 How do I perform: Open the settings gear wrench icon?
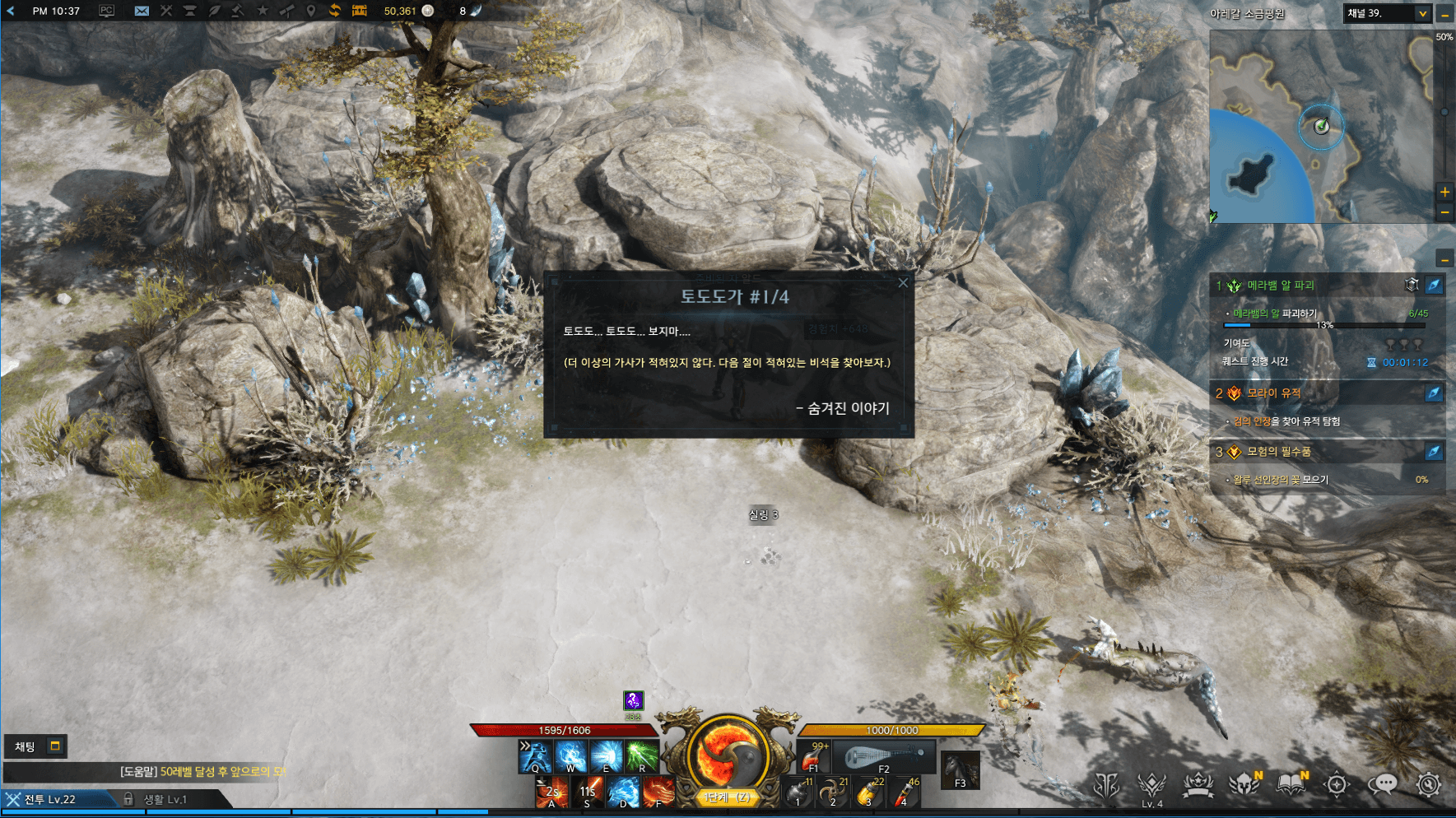coord(1428,784)
